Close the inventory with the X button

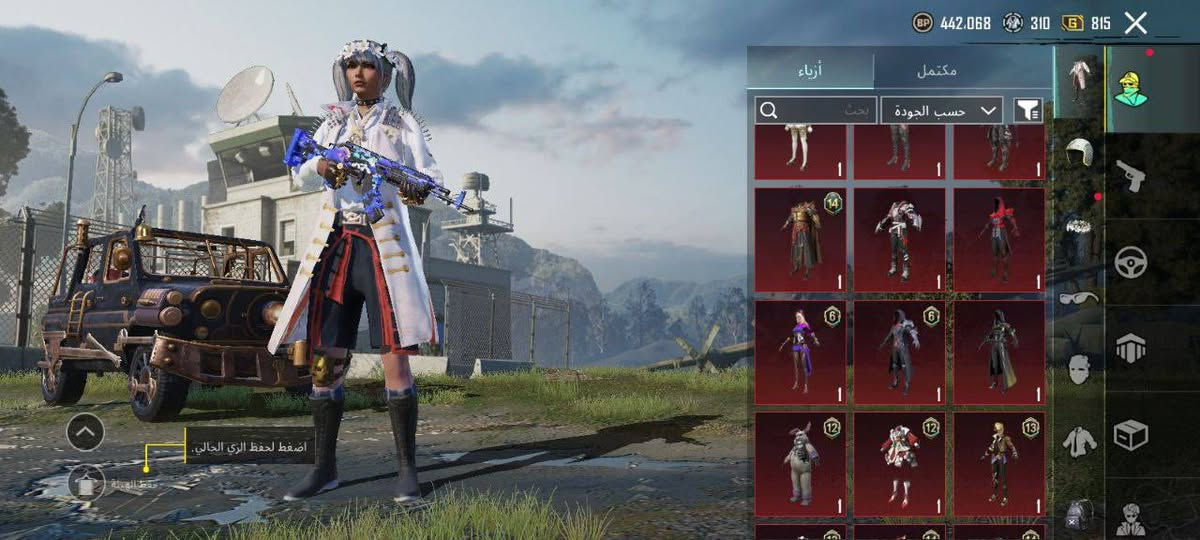tap(1135, 24)
